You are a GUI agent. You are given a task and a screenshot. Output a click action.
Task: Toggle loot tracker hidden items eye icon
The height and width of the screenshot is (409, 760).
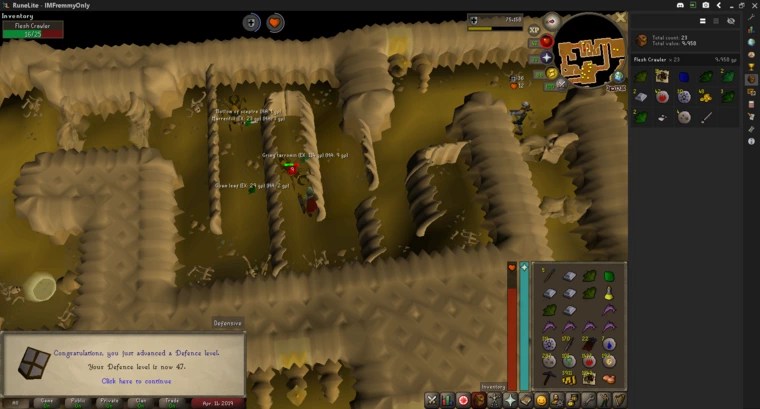tap(731, 21)
